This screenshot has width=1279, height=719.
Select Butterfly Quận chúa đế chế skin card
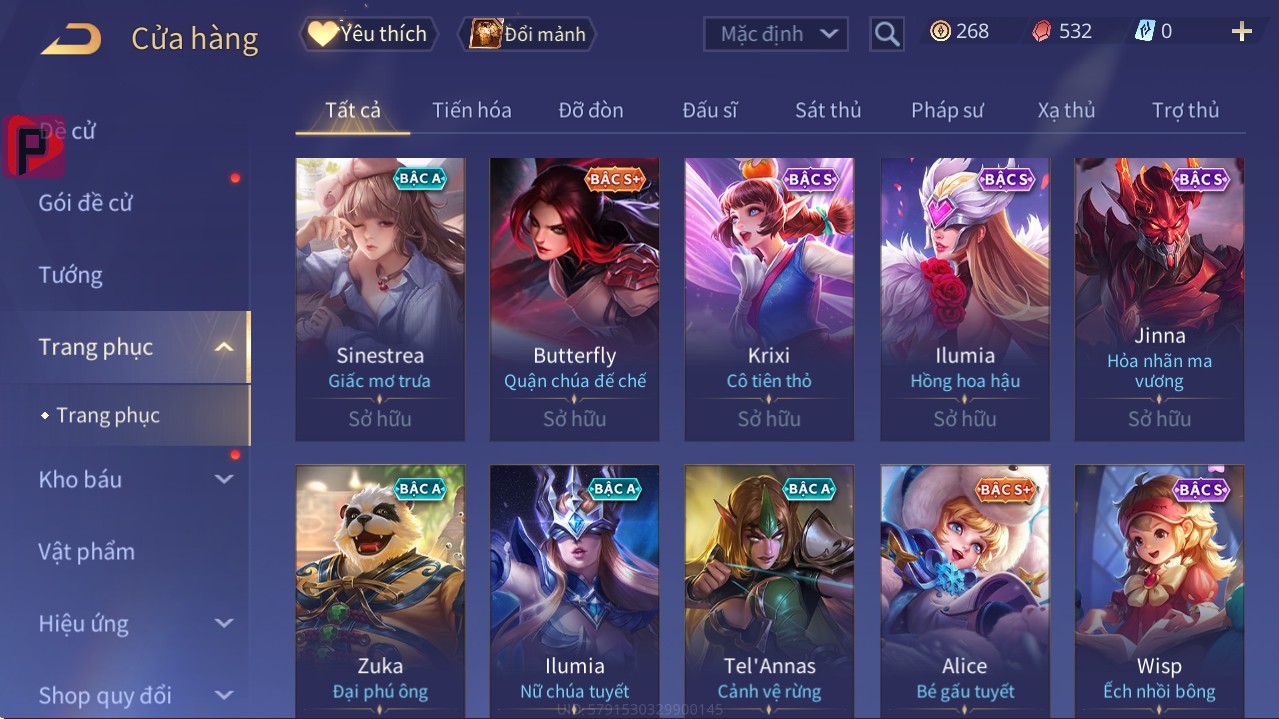click(574, 298)
